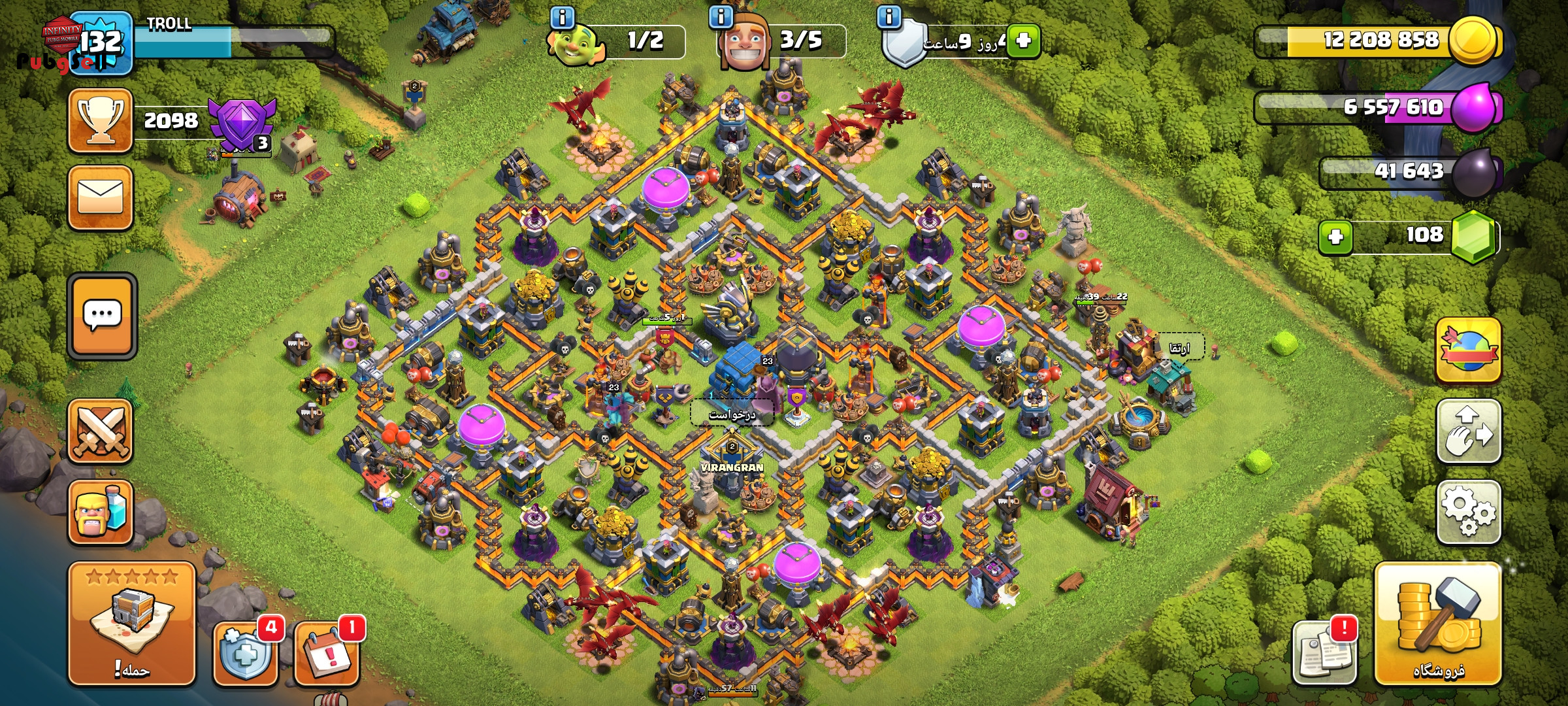View the trophy ranking button
The width and height of the screenshot is (1568, 706).
click(101, 120)
